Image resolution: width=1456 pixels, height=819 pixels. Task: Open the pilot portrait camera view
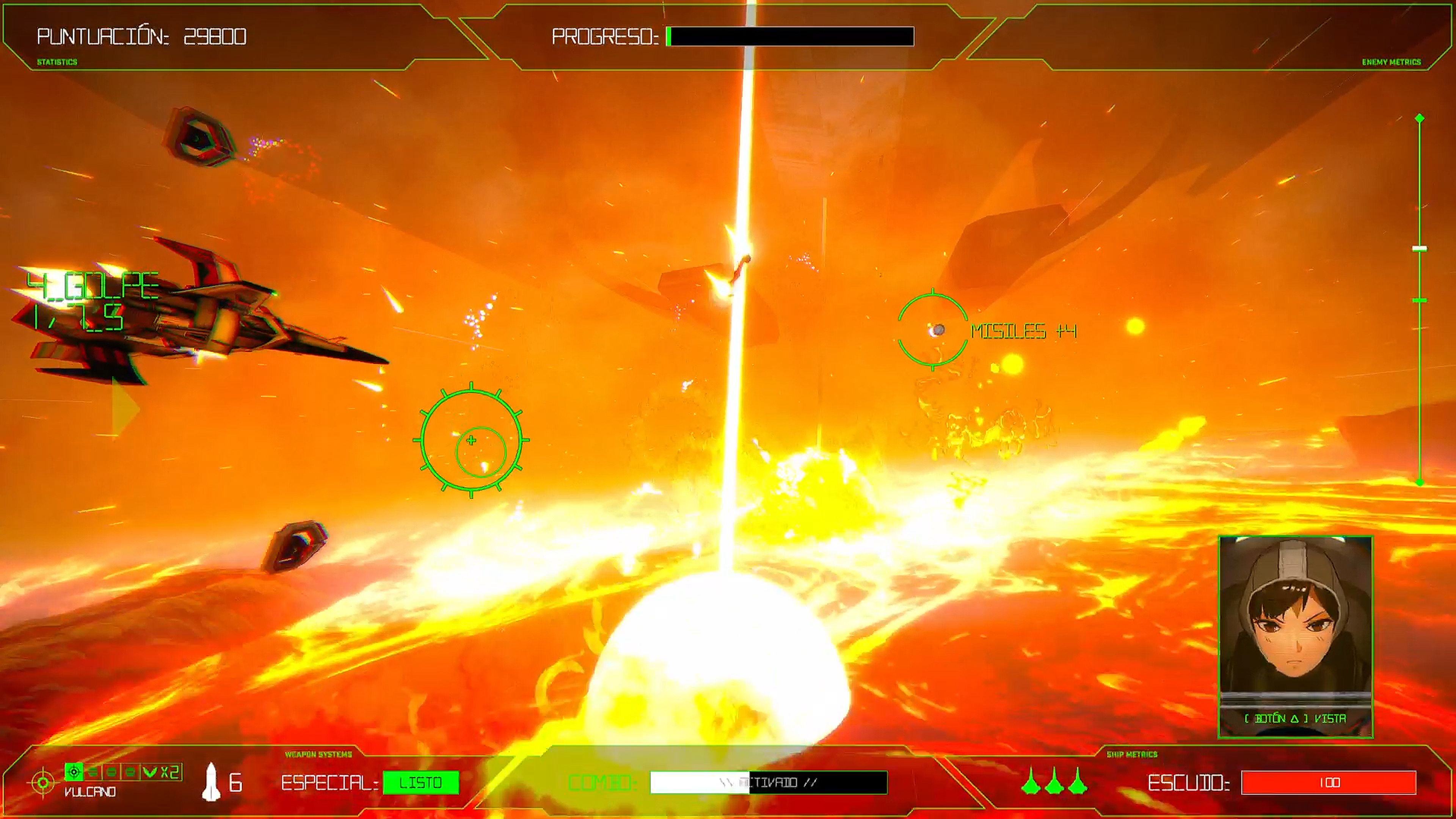(1295, 637)
